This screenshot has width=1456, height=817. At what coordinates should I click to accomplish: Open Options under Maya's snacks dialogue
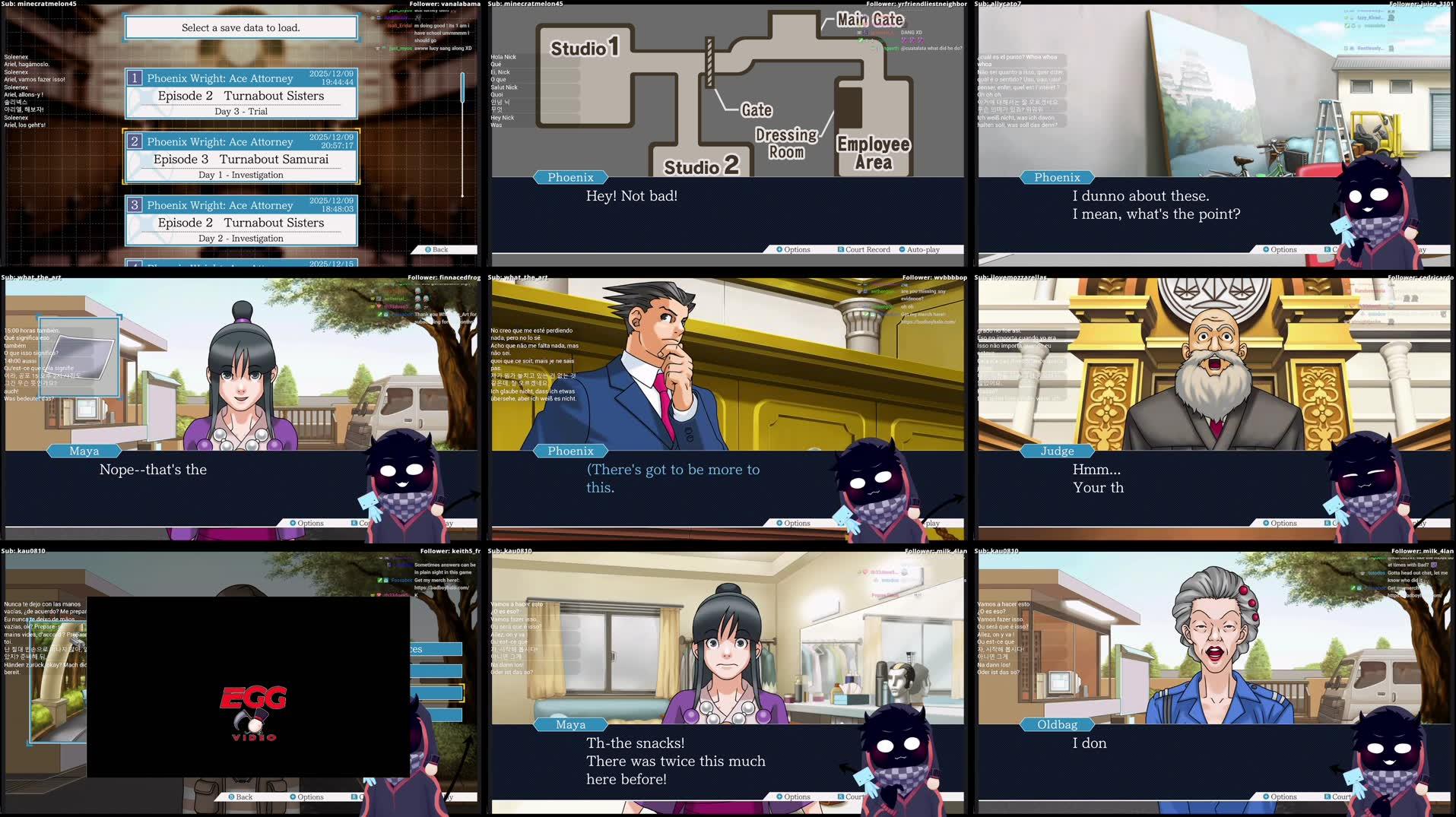794,796
